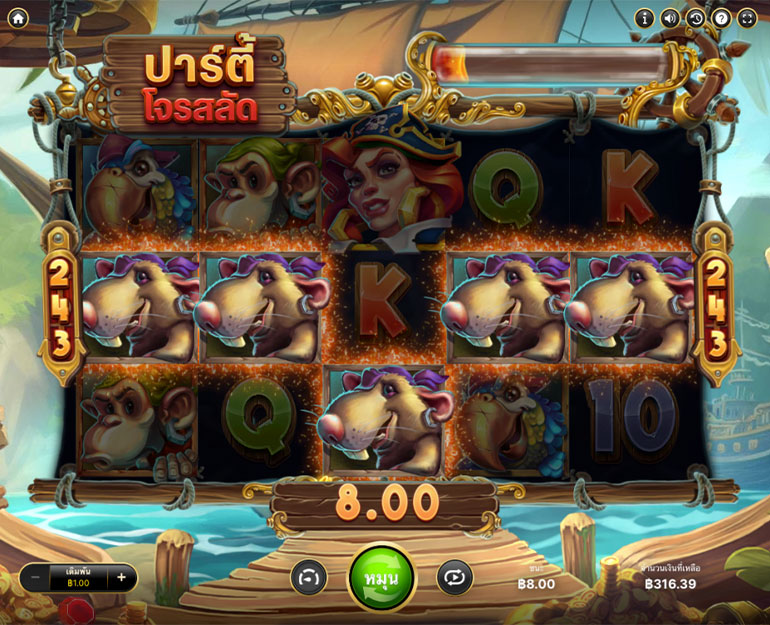
Task: Show the spin history
Action: [696, 18]
